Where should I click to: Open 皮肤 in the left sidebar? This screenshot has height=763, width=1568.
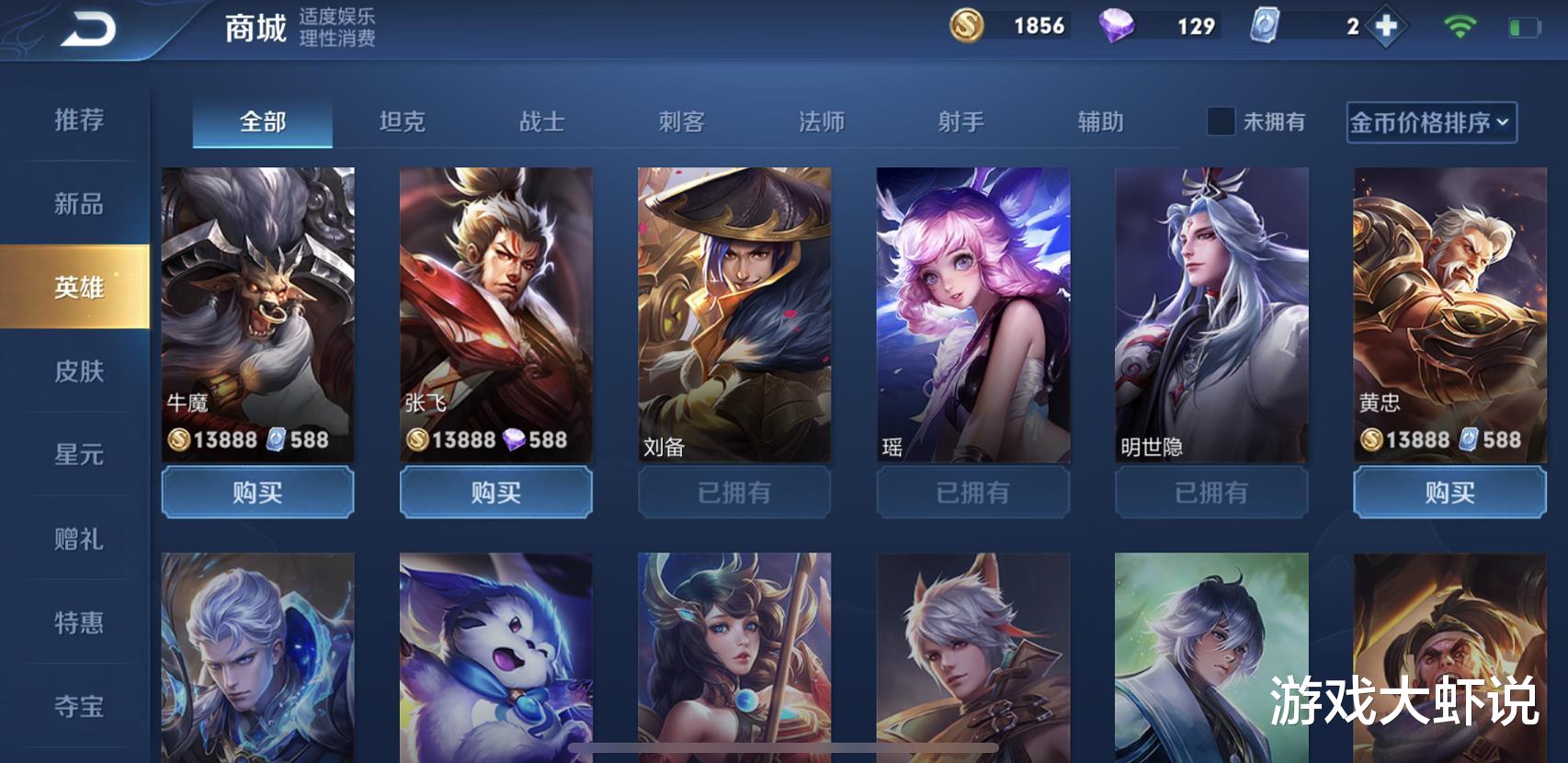(x=78, y=370)
